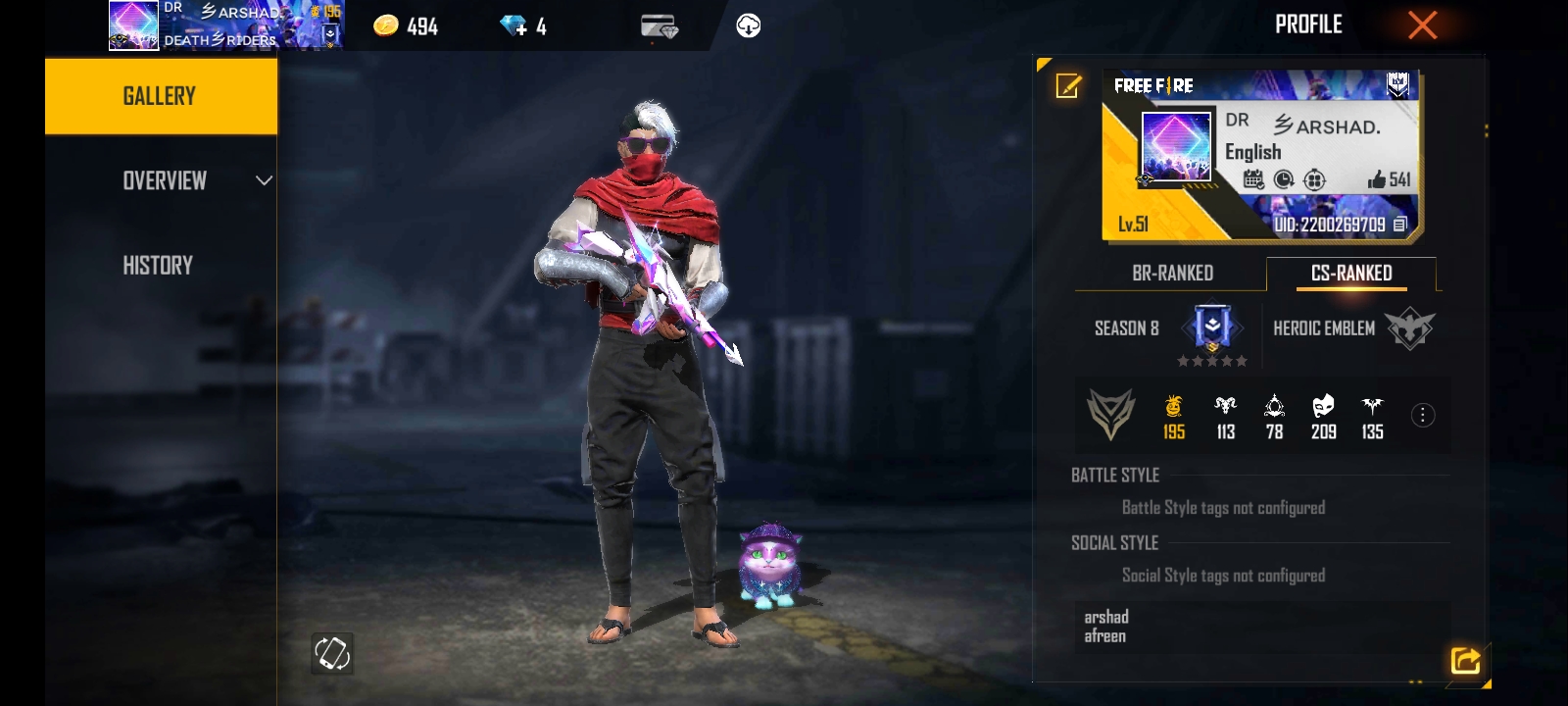
Task: View the Heroic Emblem badge
Action: [x=1409, y=329]
